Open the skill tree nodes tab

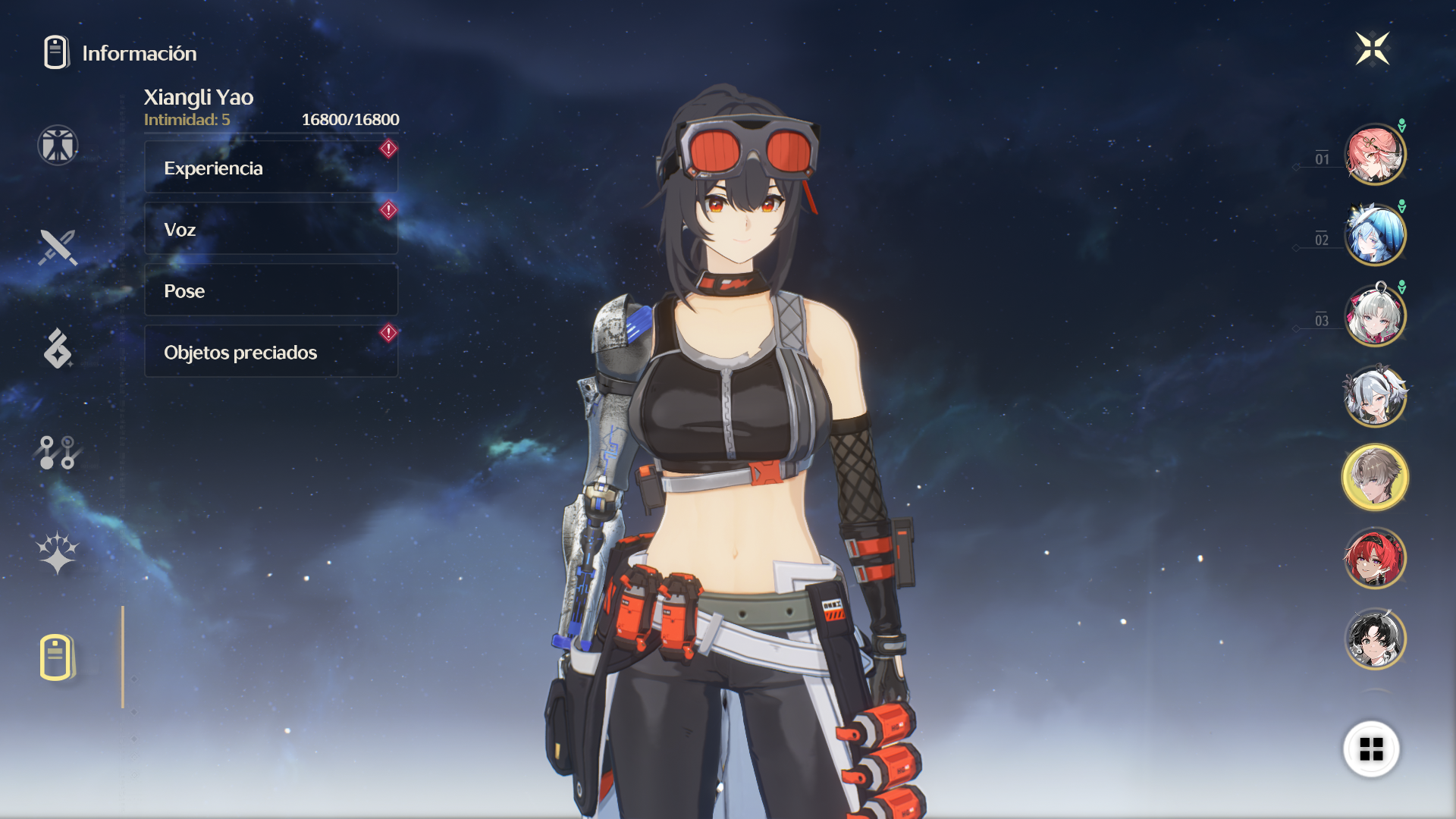pos(58,452)
